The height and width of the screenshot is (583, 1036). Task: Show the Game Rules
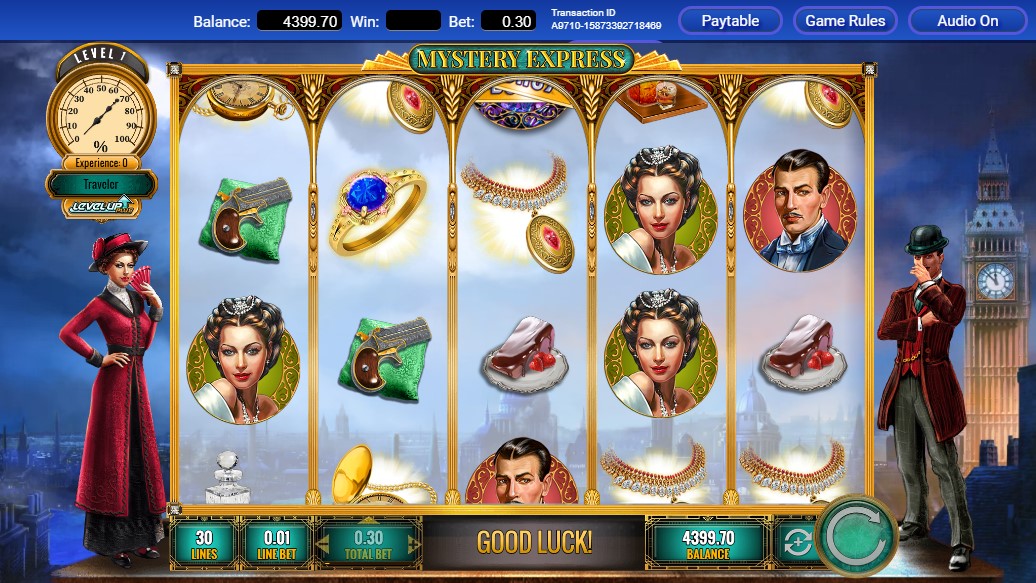pos(845,20)
